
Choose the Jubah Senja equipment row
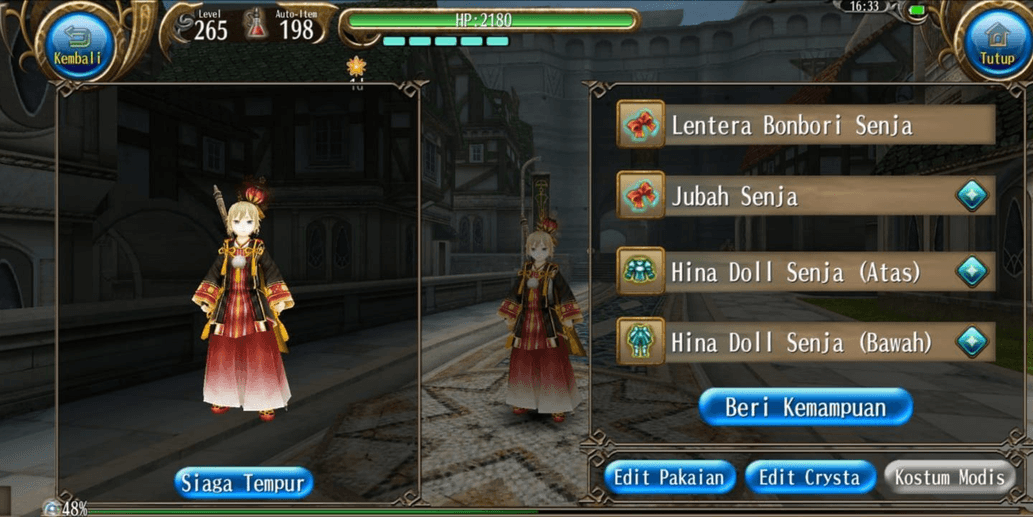click(790, 197)
